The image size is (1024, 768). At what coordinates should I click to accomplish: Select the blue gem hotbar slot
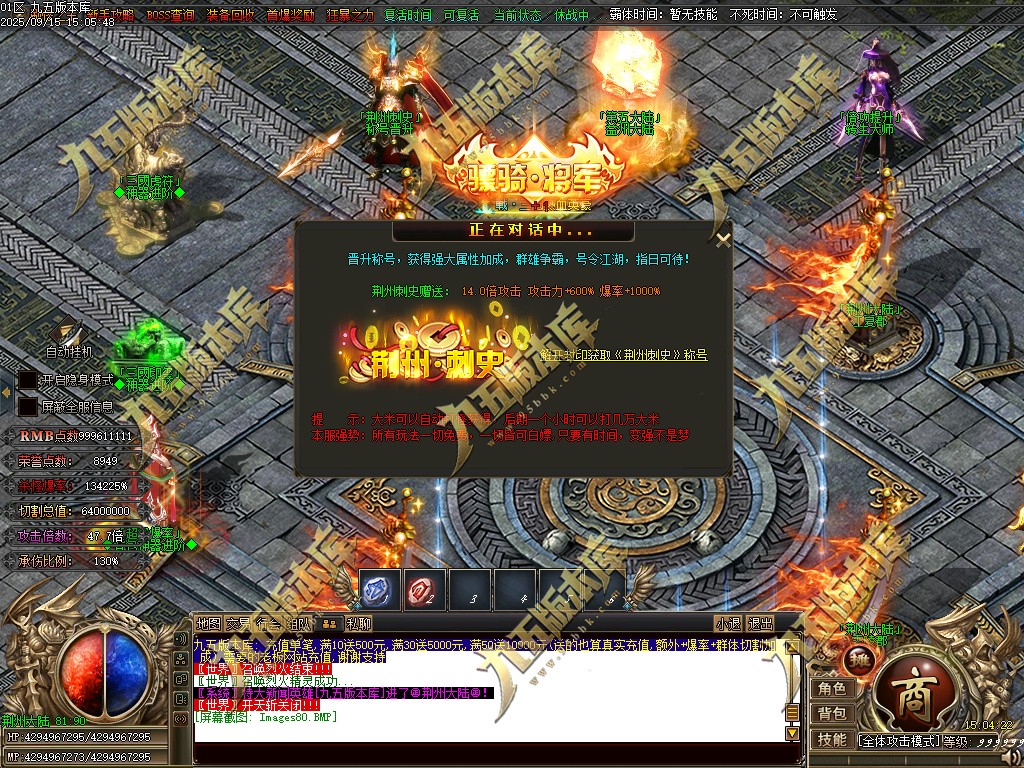click(380, 590)
